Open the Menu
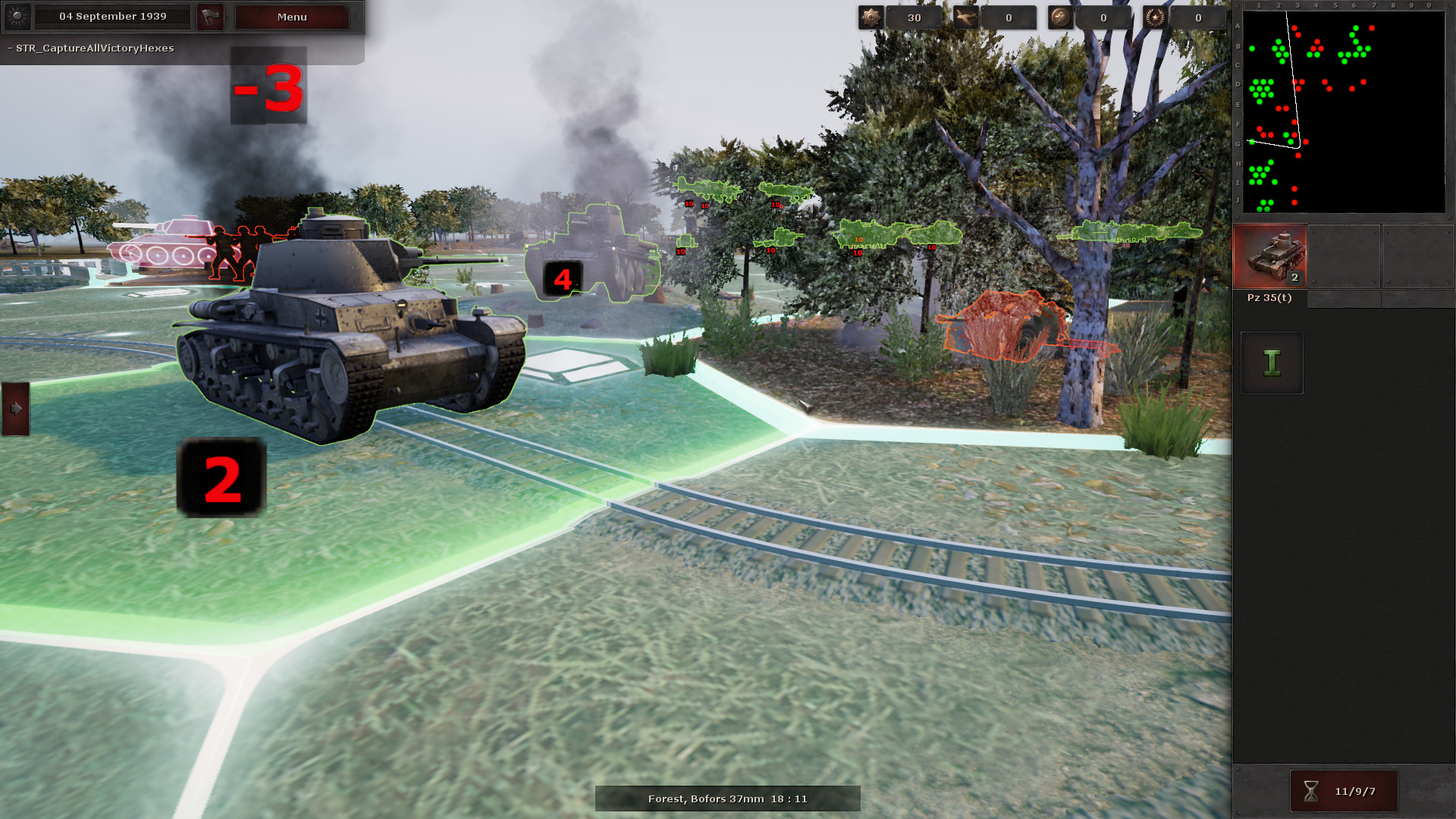 point(290,17)
